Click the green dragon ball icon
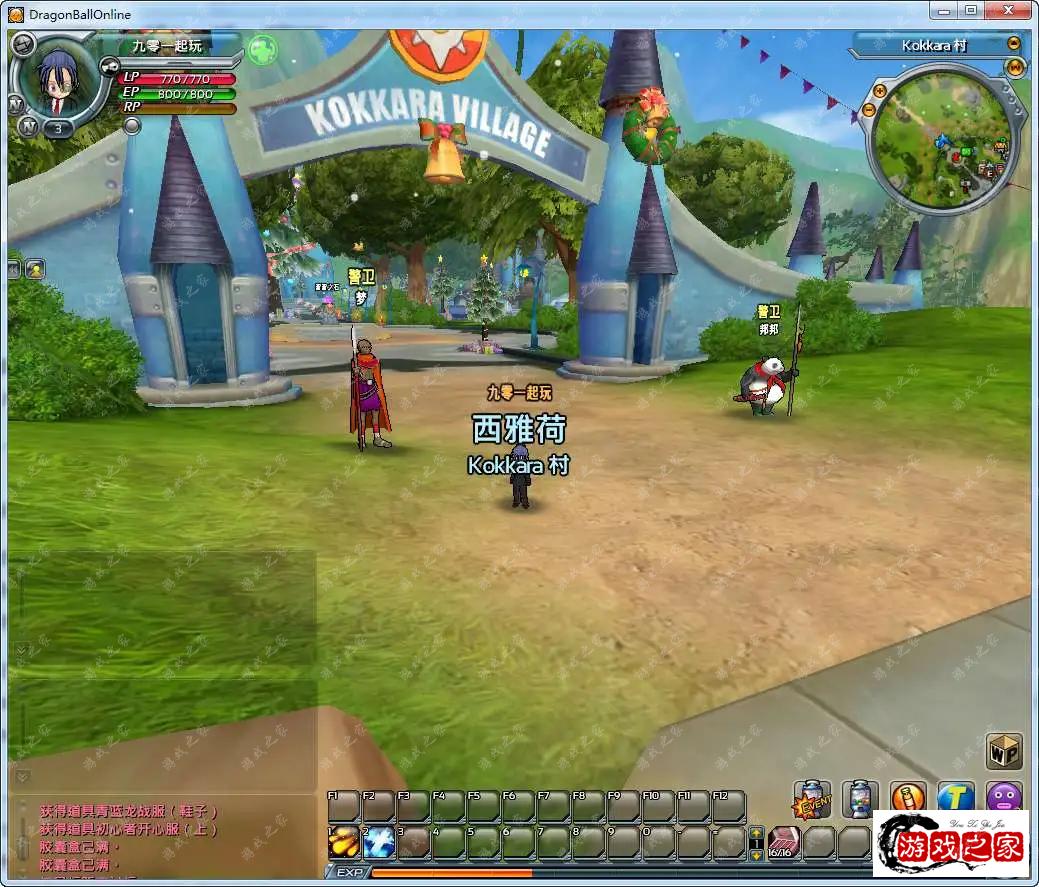The image size is (1039, 887). coord(262,48)
